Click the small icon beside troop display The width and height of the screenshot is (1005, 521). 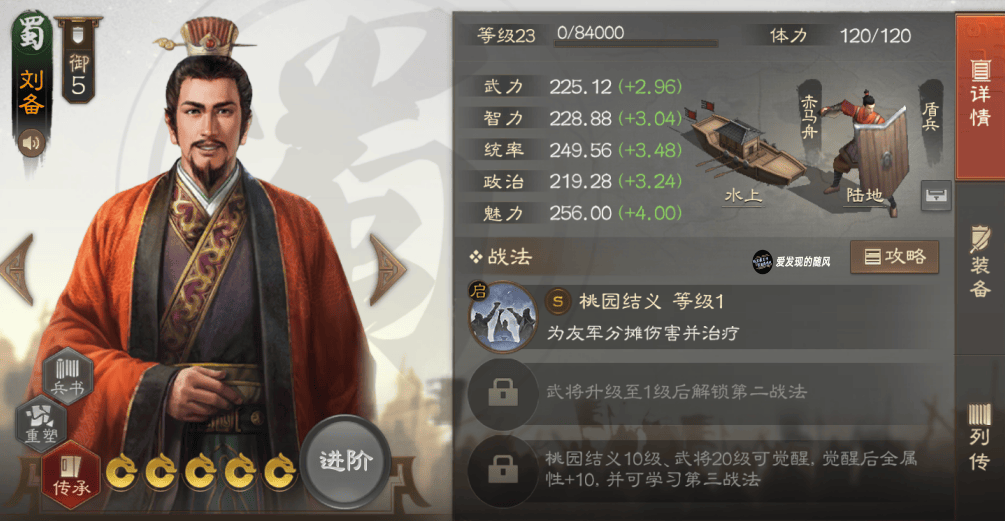(x=936, y=194)
